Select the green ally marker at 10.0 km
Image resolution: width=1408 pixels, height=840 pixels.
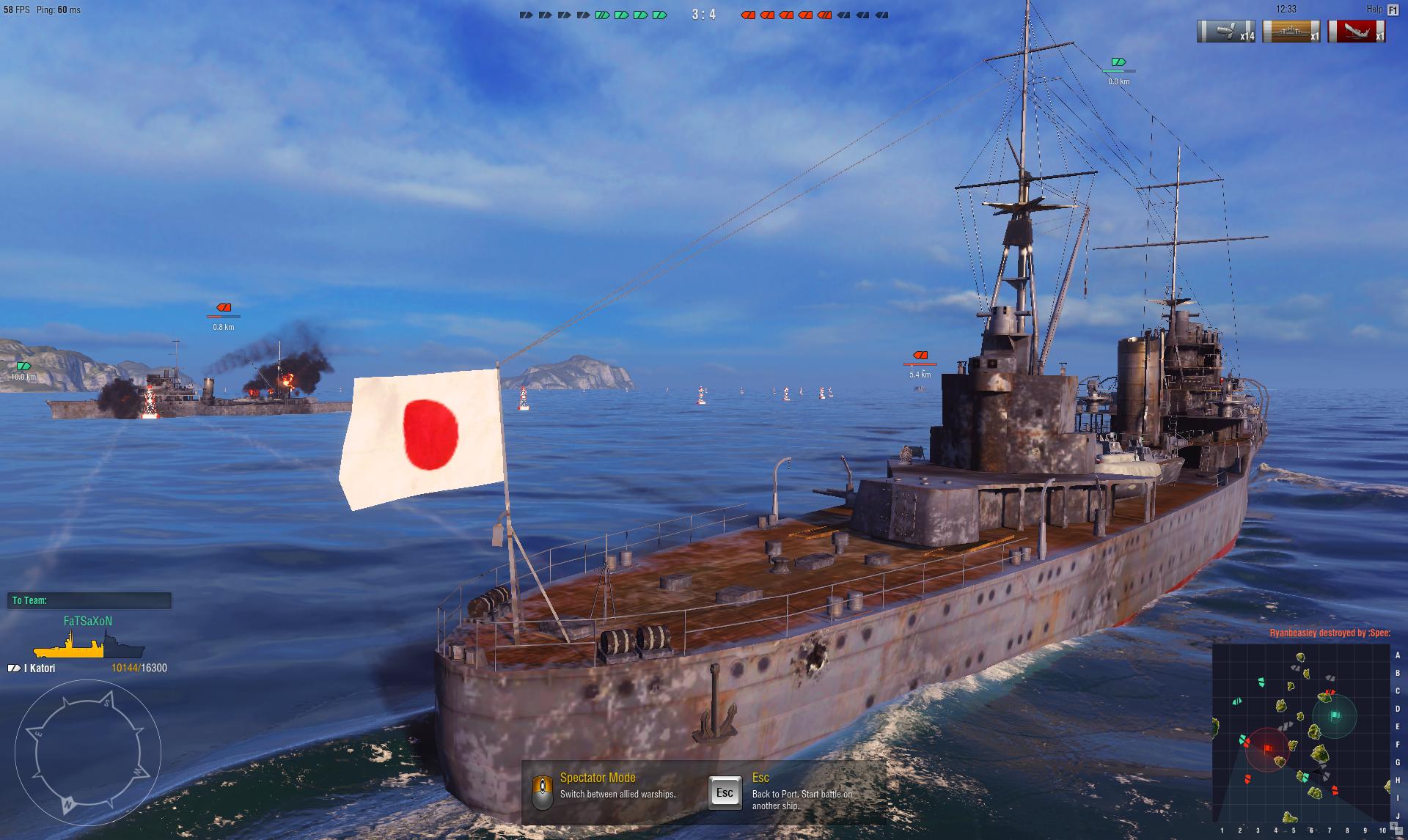coord(23,366)
